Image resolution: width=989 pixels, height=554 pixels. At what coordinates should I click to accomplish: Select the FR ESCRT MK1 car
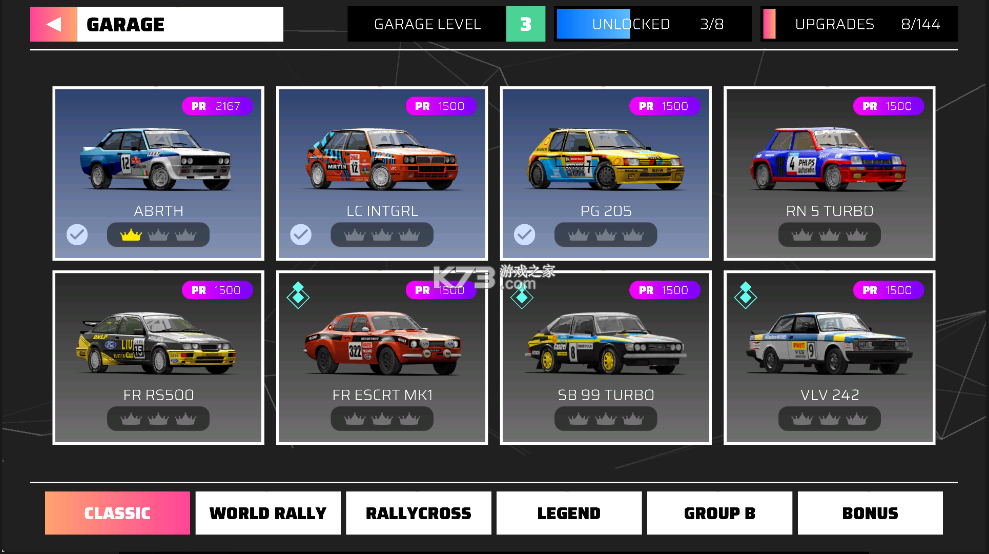pyautogui.click(x=382, y=357)
